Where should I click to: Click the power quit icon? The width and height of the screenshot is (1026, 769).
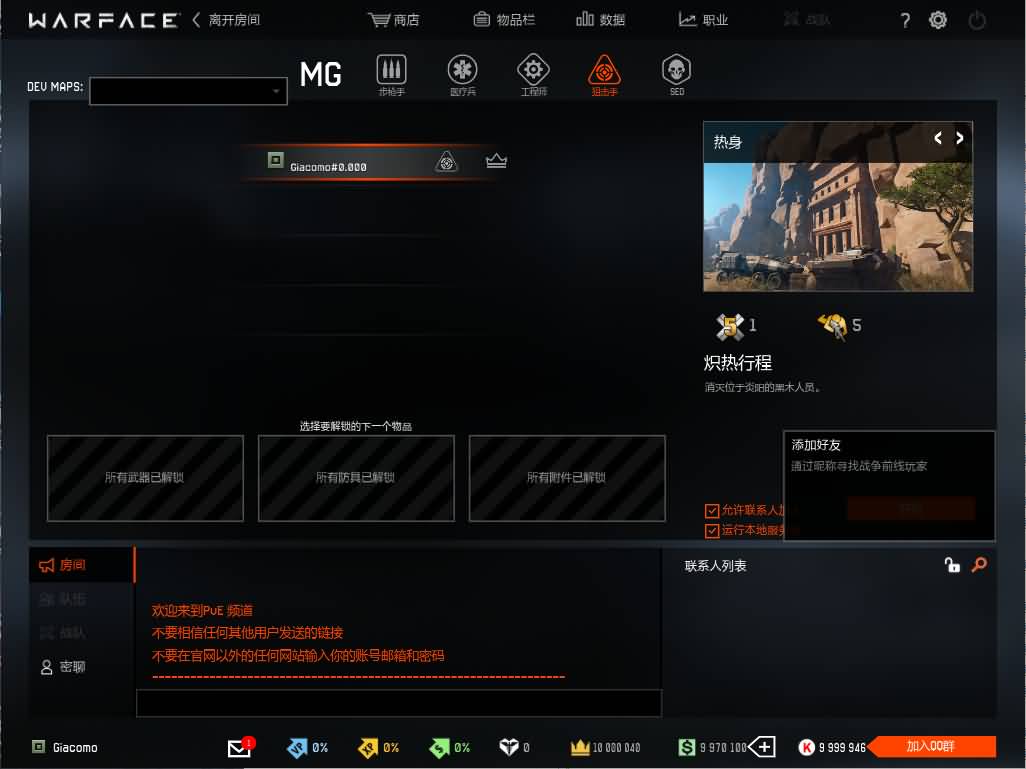coord(977,20)
